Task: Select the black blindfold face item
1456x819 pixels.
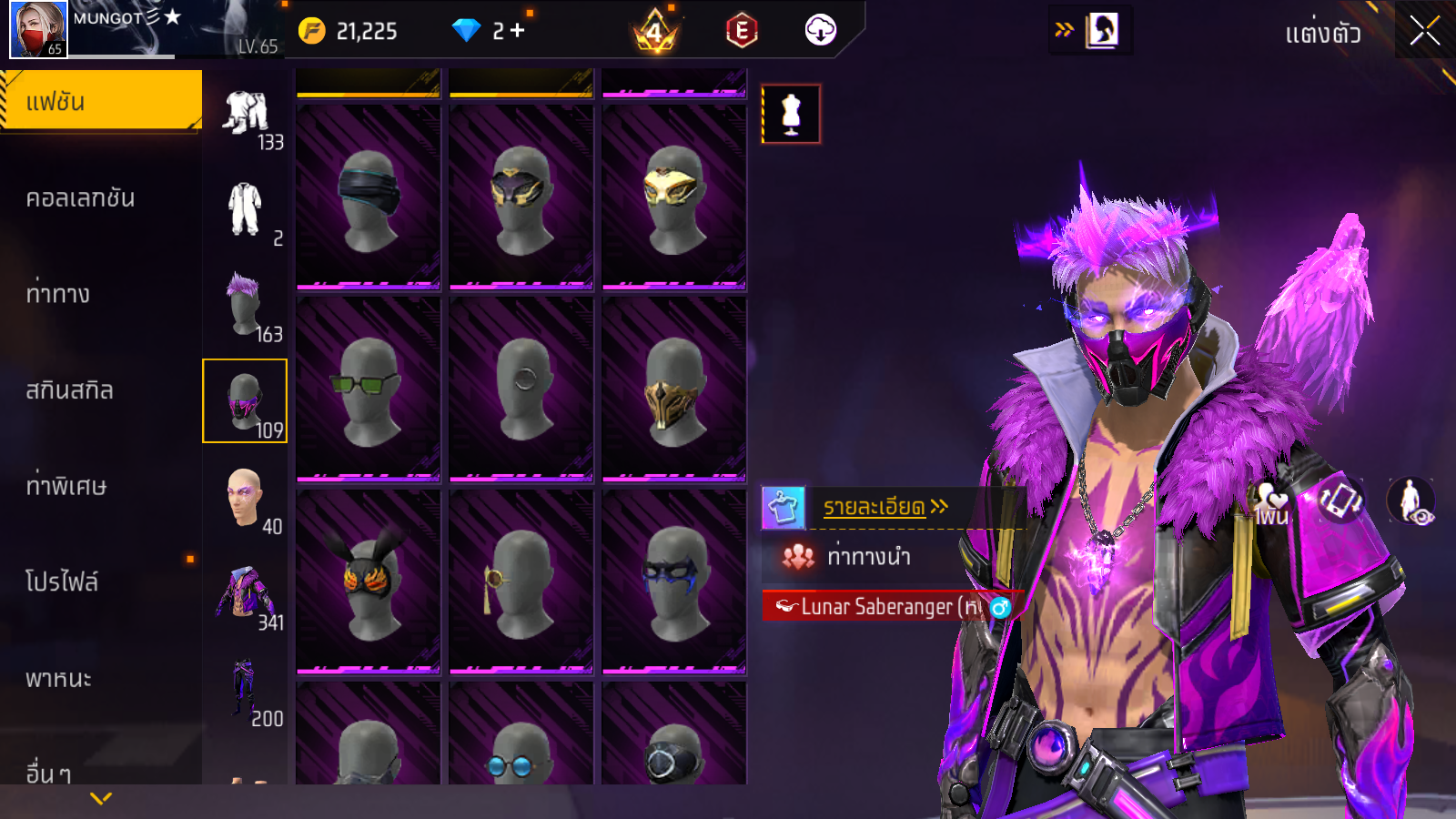Action: [x=369, y=197]
